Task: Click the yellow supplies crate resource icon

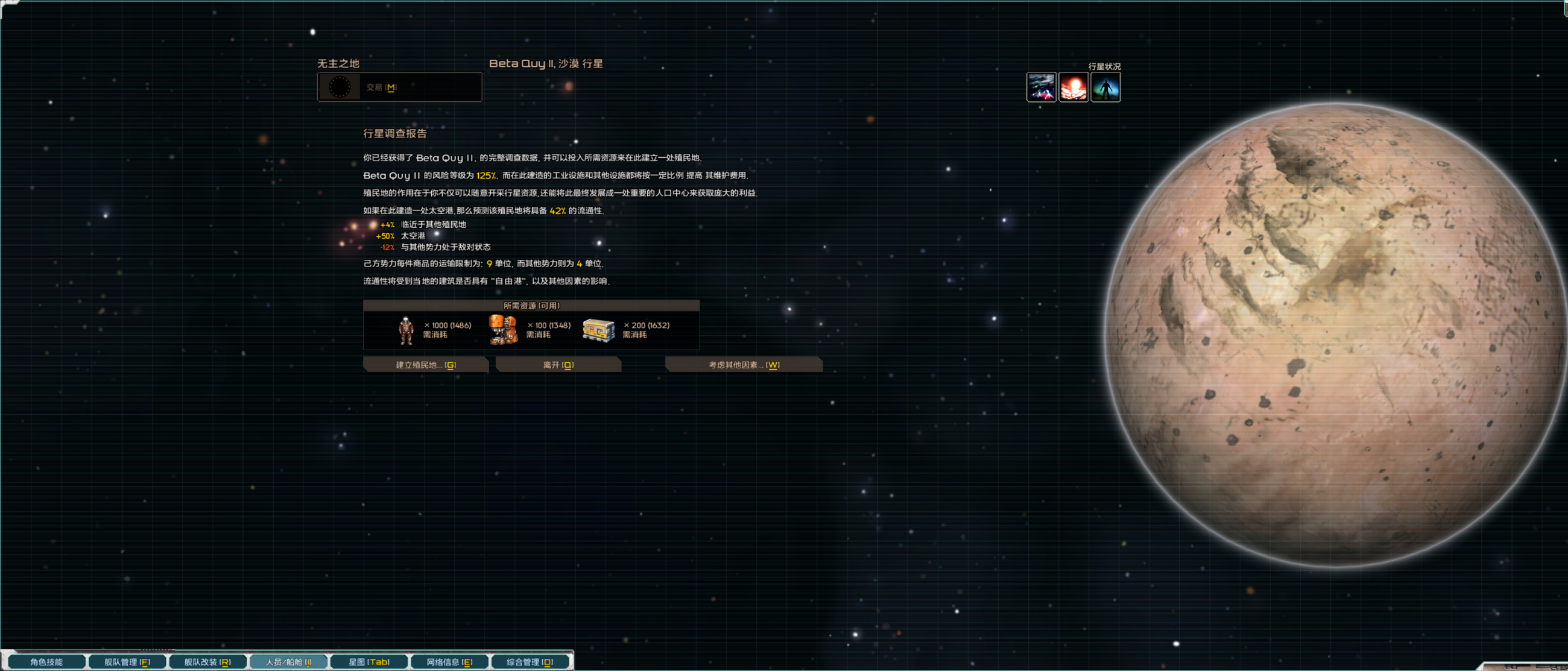Action: (598, 330)
